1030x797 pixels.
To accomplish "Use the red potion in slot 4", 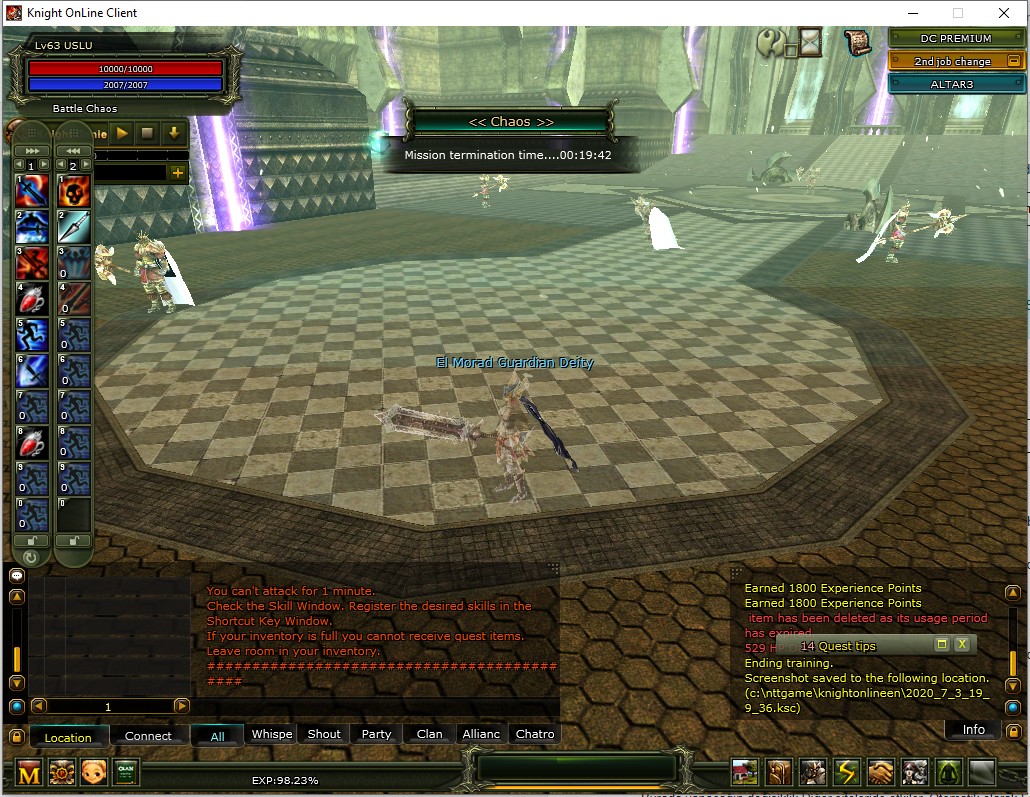I will click(31, 299).
